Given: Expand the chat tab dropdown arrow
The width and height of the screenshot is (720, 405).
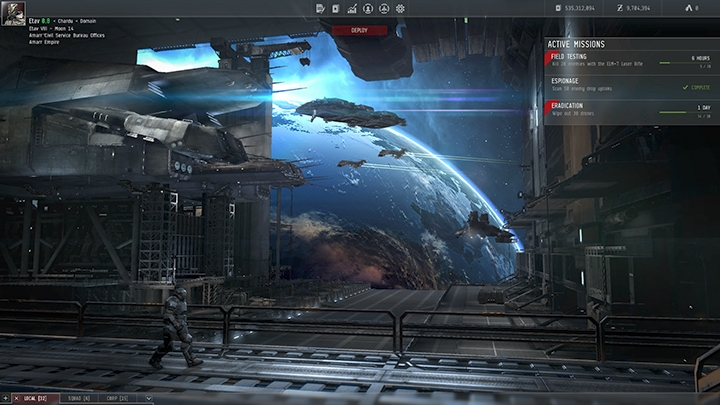Looking at the screenshot, I should tap(149, 398).
